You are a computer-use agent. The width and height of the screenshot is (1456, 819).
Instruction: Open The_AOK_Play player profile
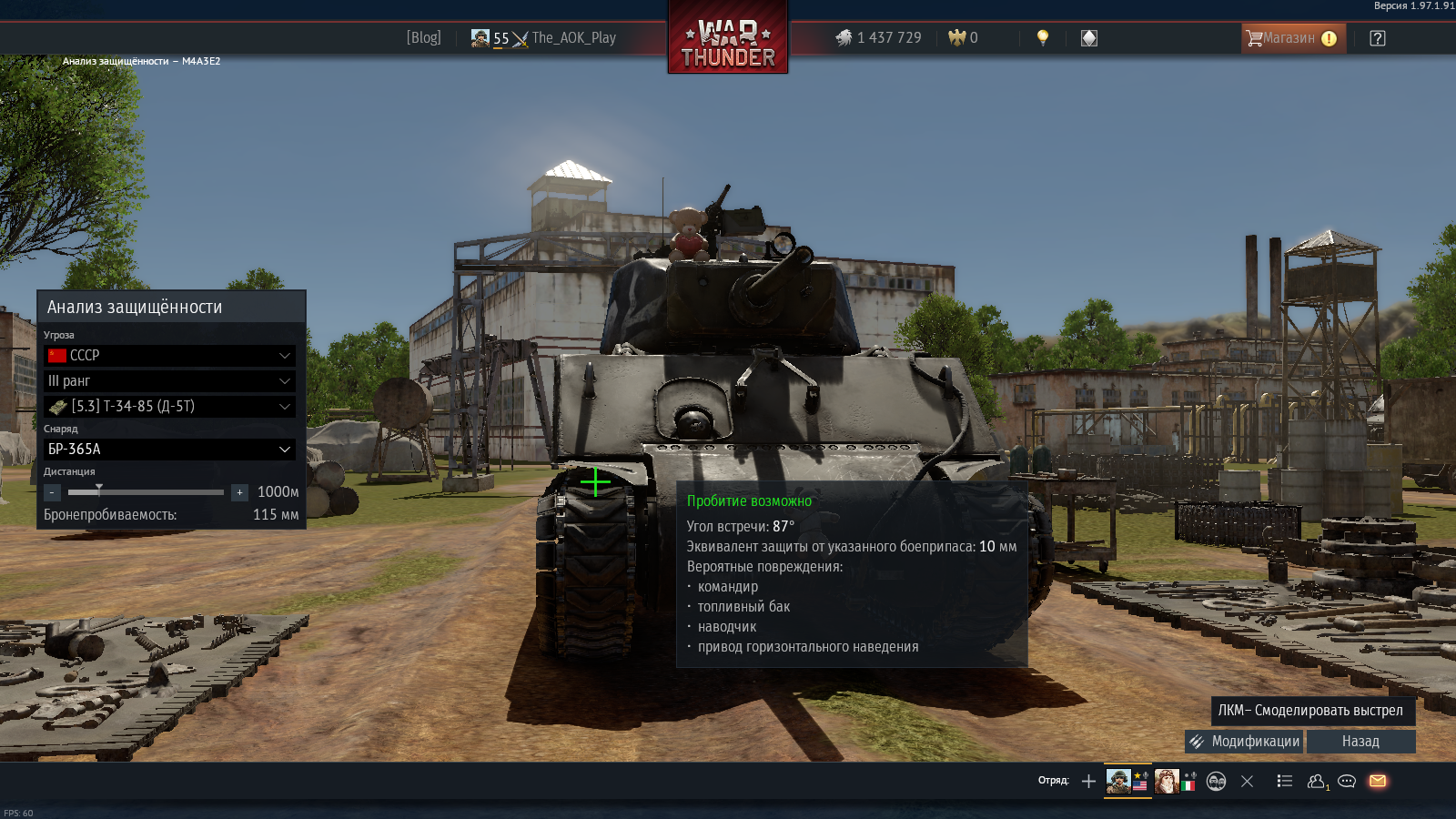[x=572, y=38]
